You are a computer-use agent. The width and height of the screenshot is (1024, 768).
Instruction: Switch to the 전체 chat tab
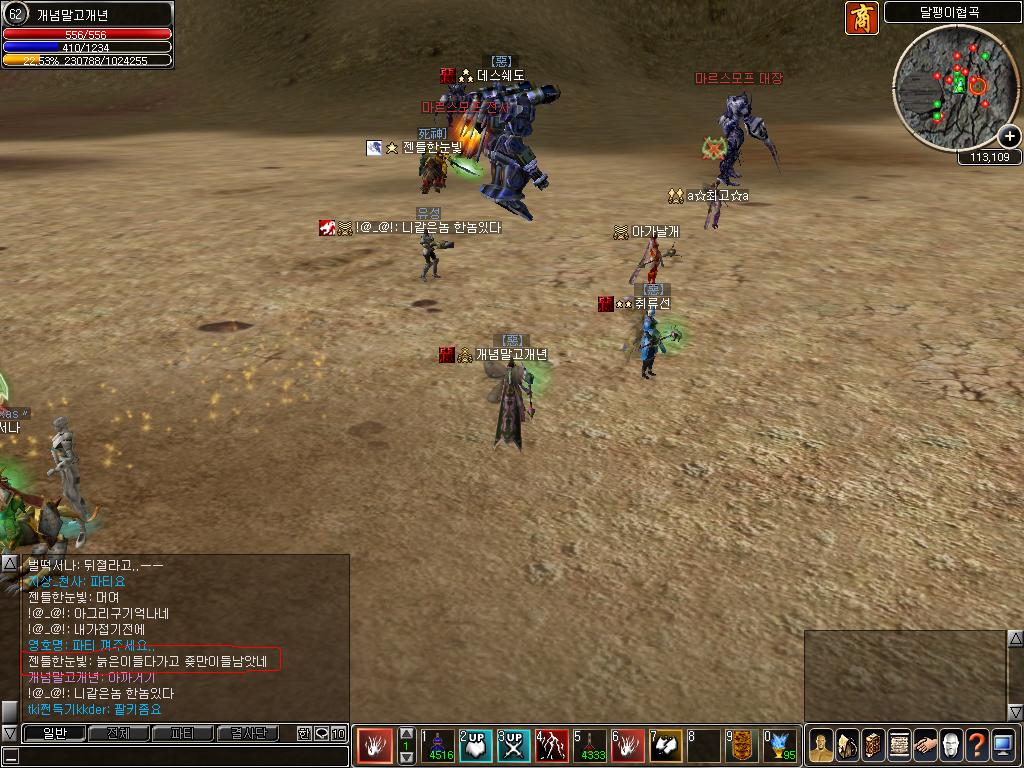(x=117, y=733)
